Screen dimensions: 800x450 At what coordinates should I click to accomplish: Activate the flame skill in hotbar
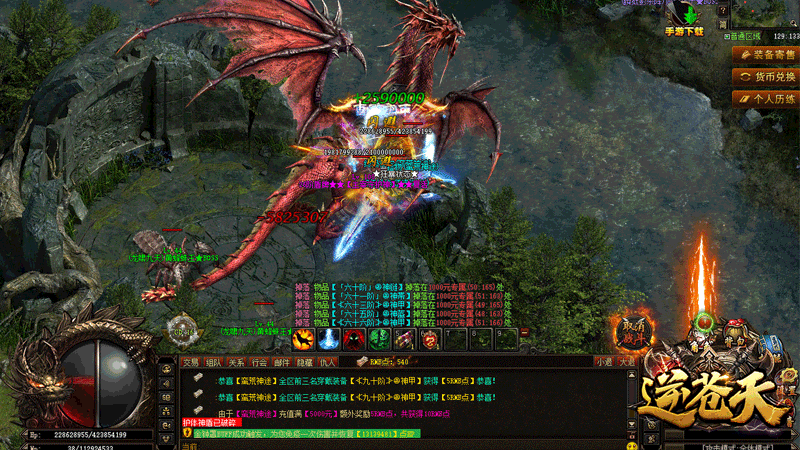pyautogui.click(x=303, y=340)
